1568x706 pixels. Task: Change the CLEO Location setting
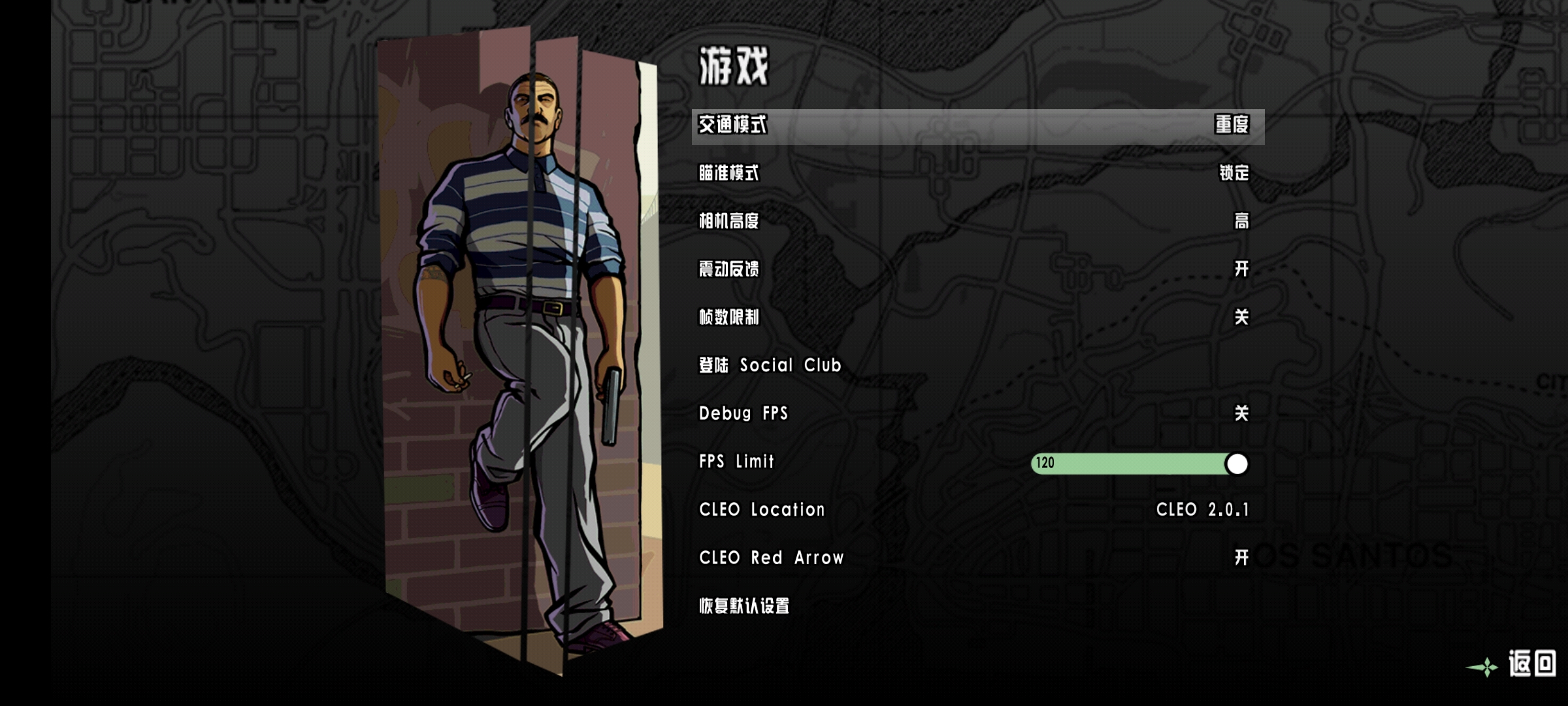click(977, 510)
